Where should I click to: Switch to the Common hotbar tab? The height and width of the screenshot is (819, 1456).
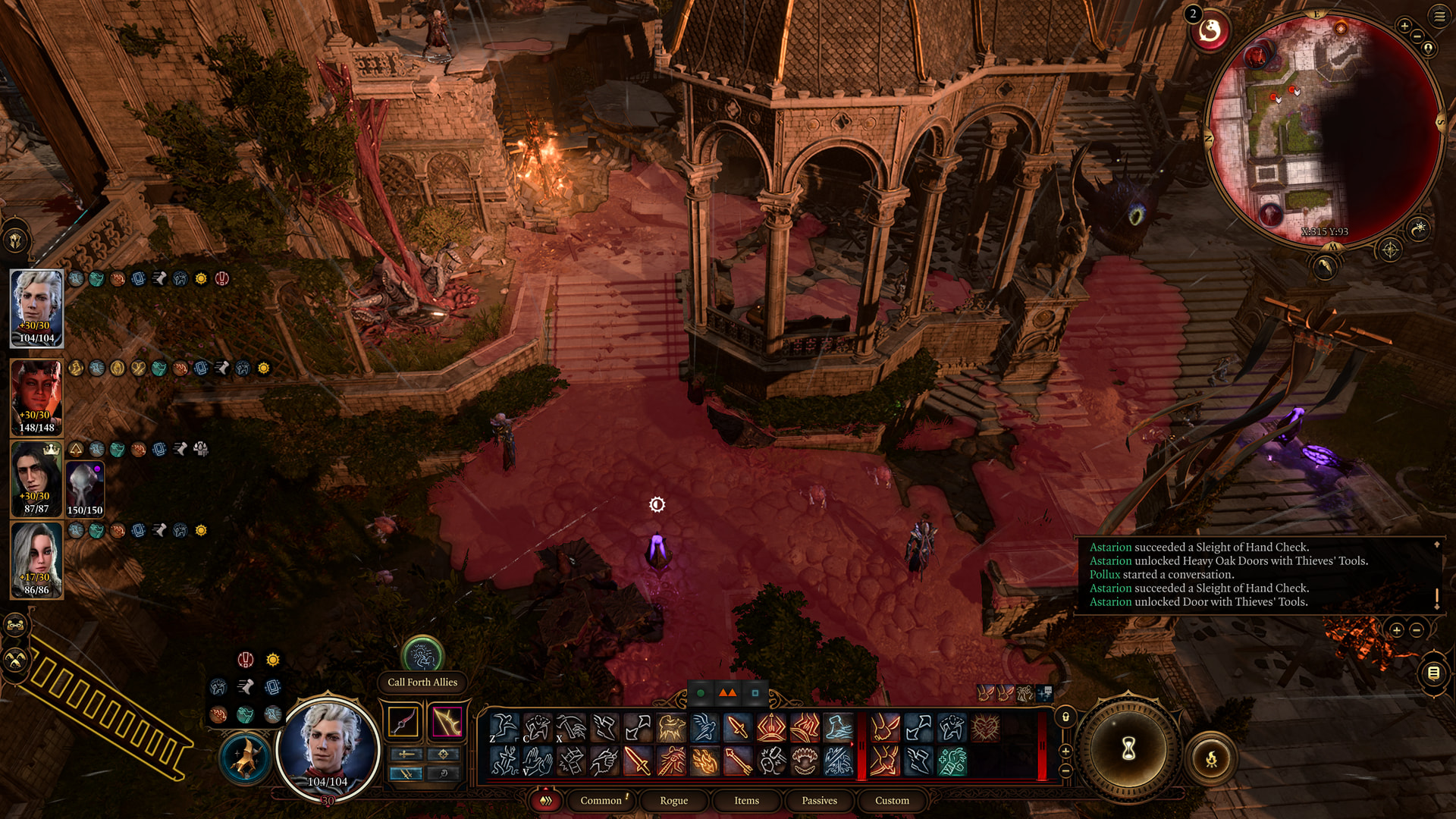click(x=601, y=800)
